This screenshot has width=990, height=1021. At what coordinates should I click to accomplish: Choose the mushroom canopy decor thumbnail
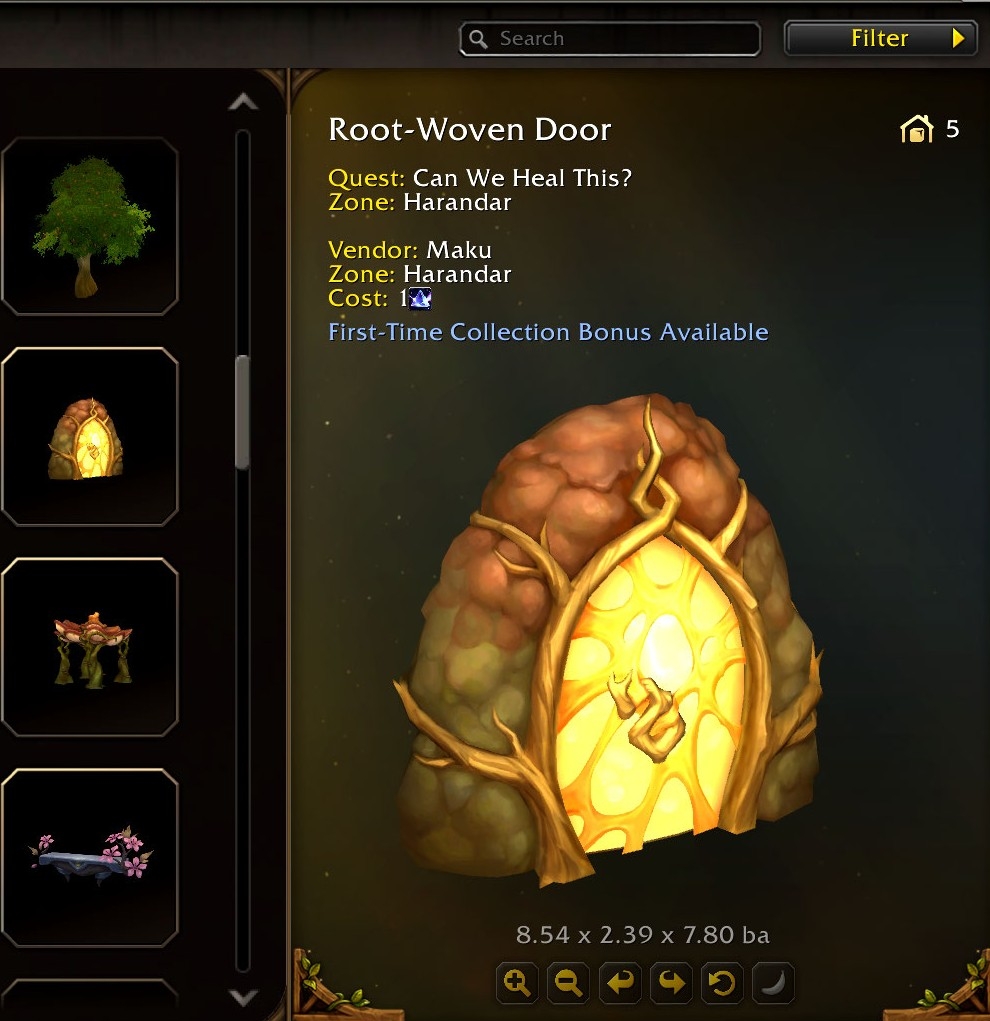coord(90,648)
